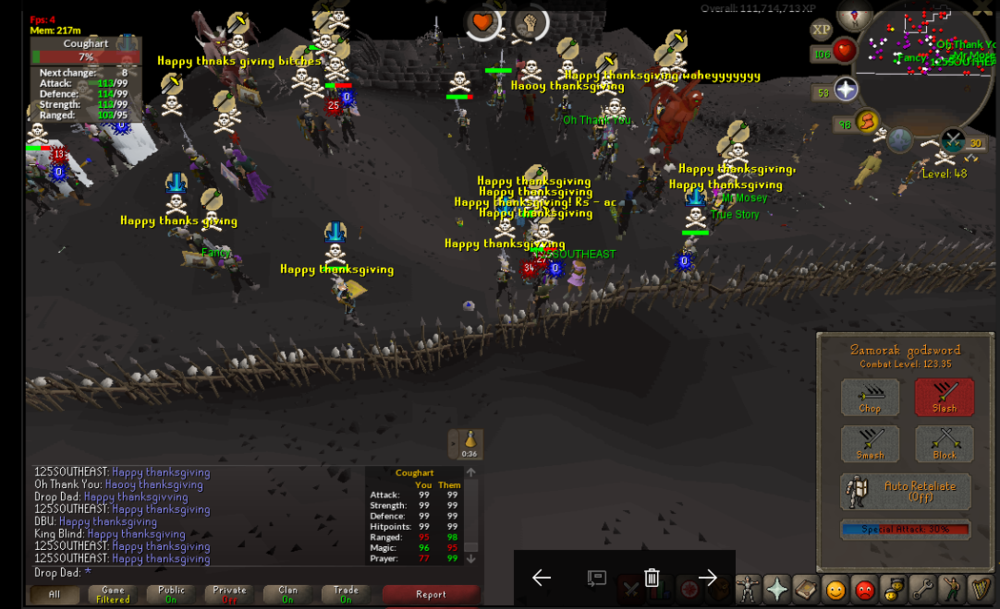Select the Chop attack style
The image size is (1000, 609).
(869, 397)
